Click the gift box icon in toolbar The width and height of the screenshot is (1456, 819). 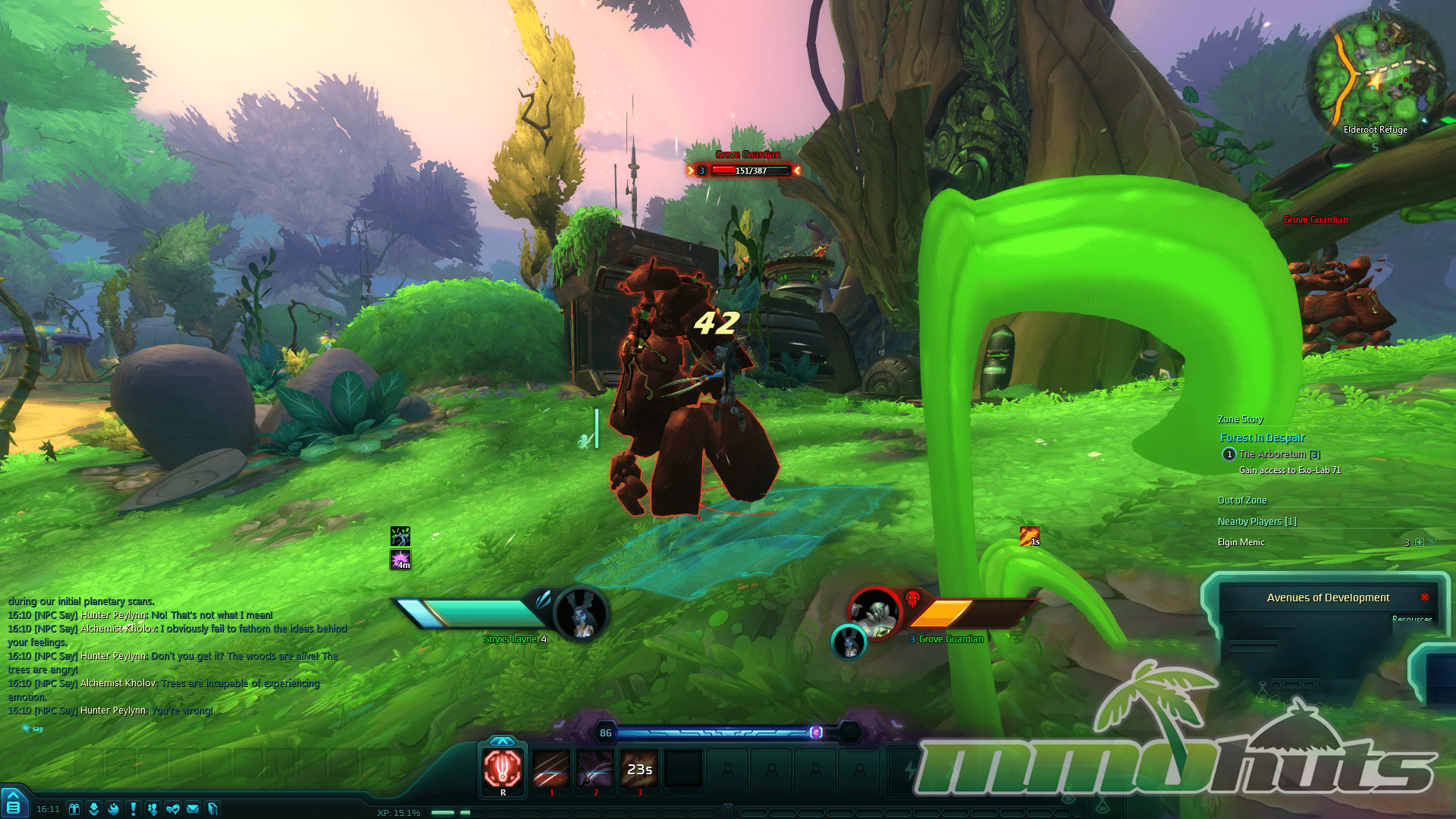tap(74, 809)
